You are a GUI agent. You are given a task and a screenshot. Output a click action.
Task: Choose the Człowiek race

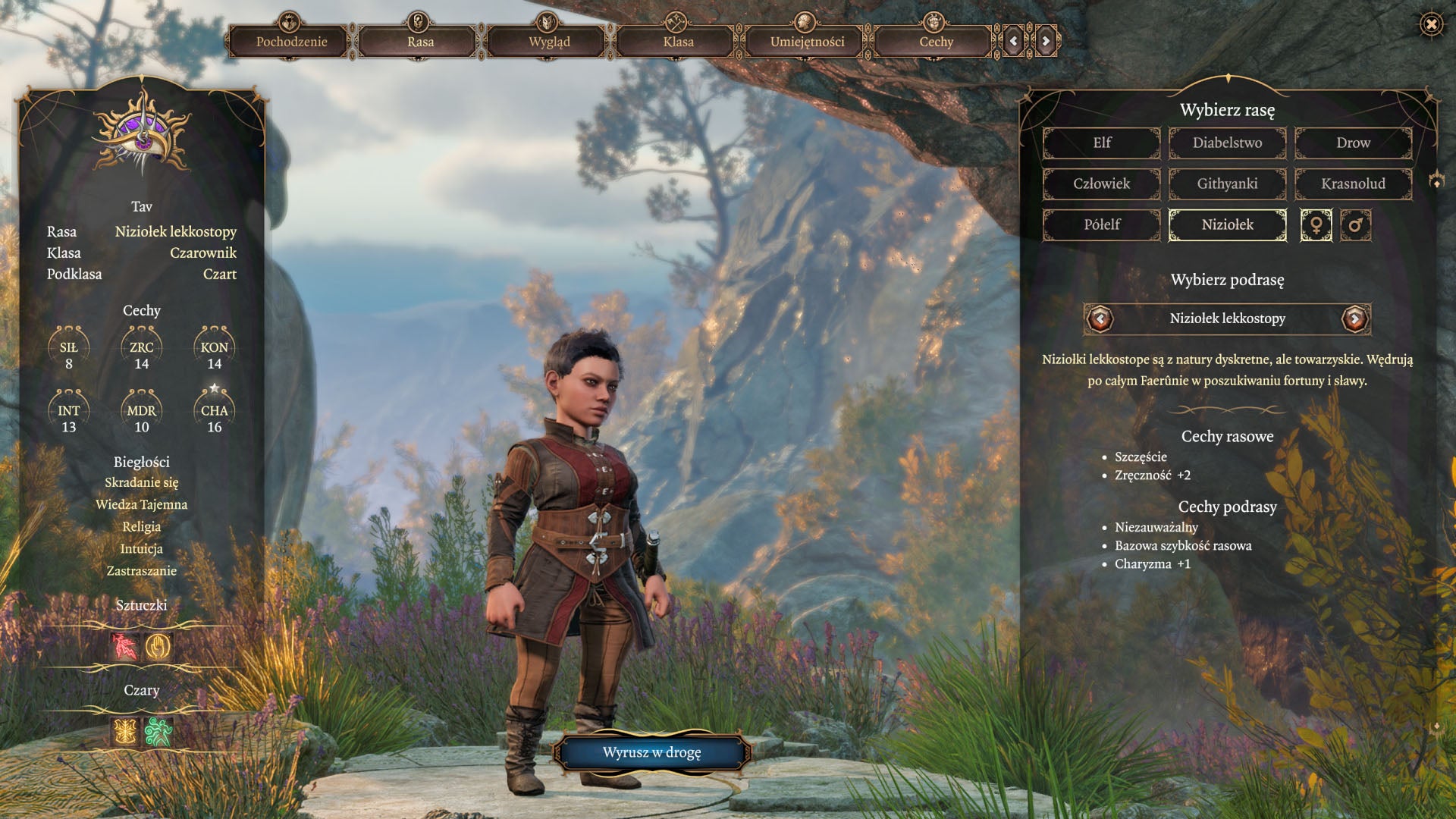point(1102,184)
